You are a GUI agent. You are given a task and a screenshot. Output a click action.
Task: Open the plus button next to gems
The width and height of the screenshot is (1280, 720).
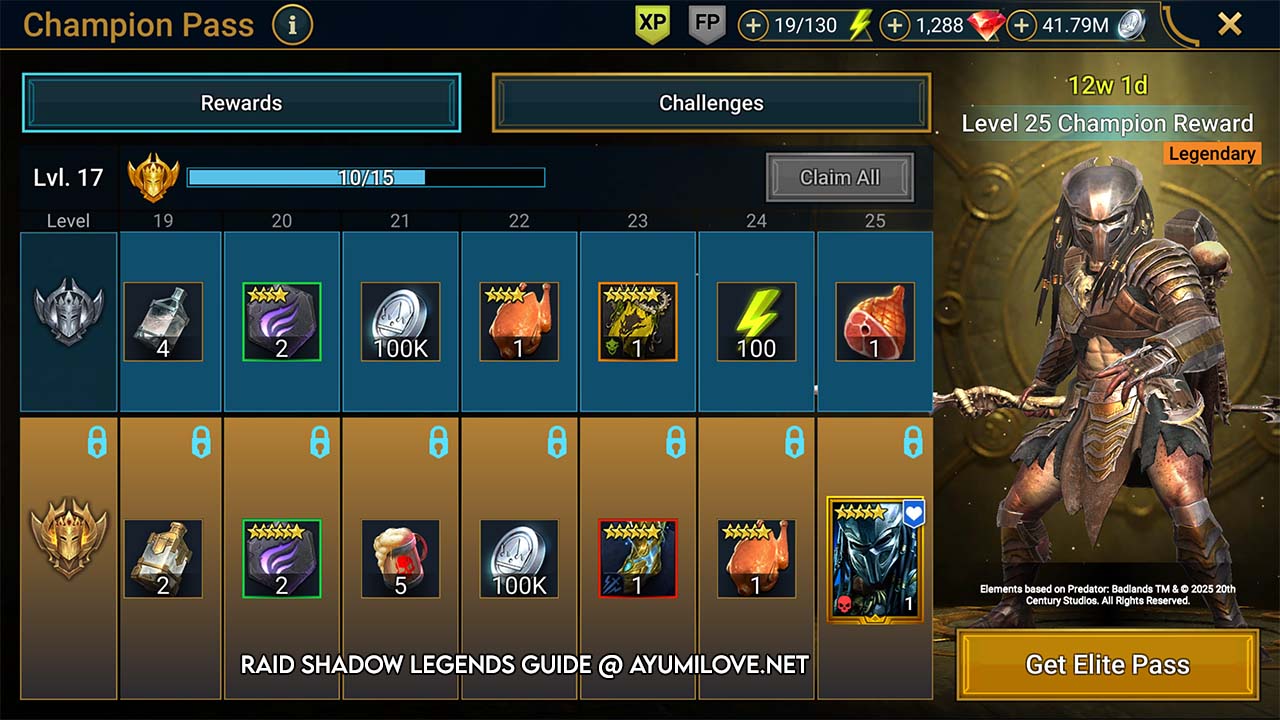pyautogui.click(x=894, y=24)
